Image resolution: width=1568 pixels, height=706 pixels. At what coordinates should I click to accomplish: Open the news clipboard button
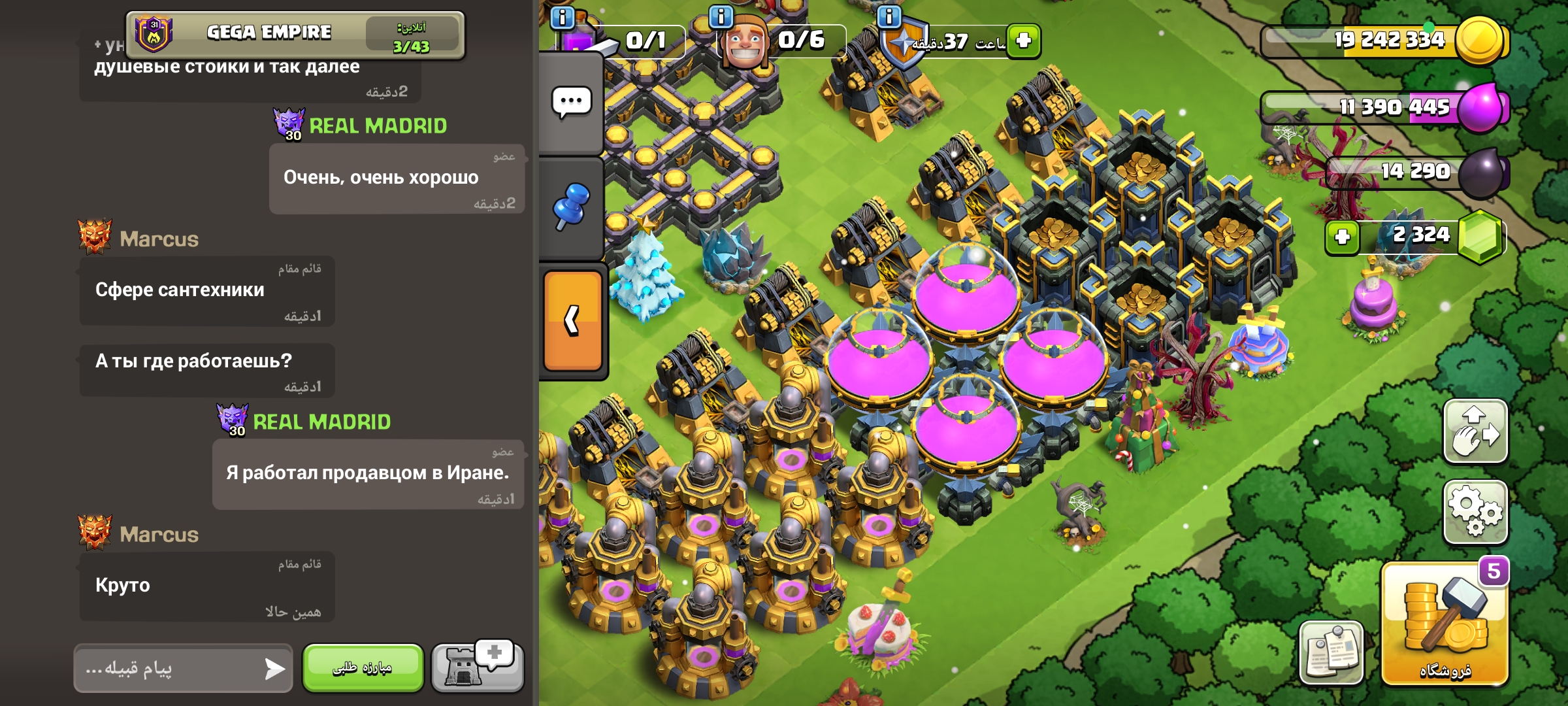click(x=1331, y=652)
